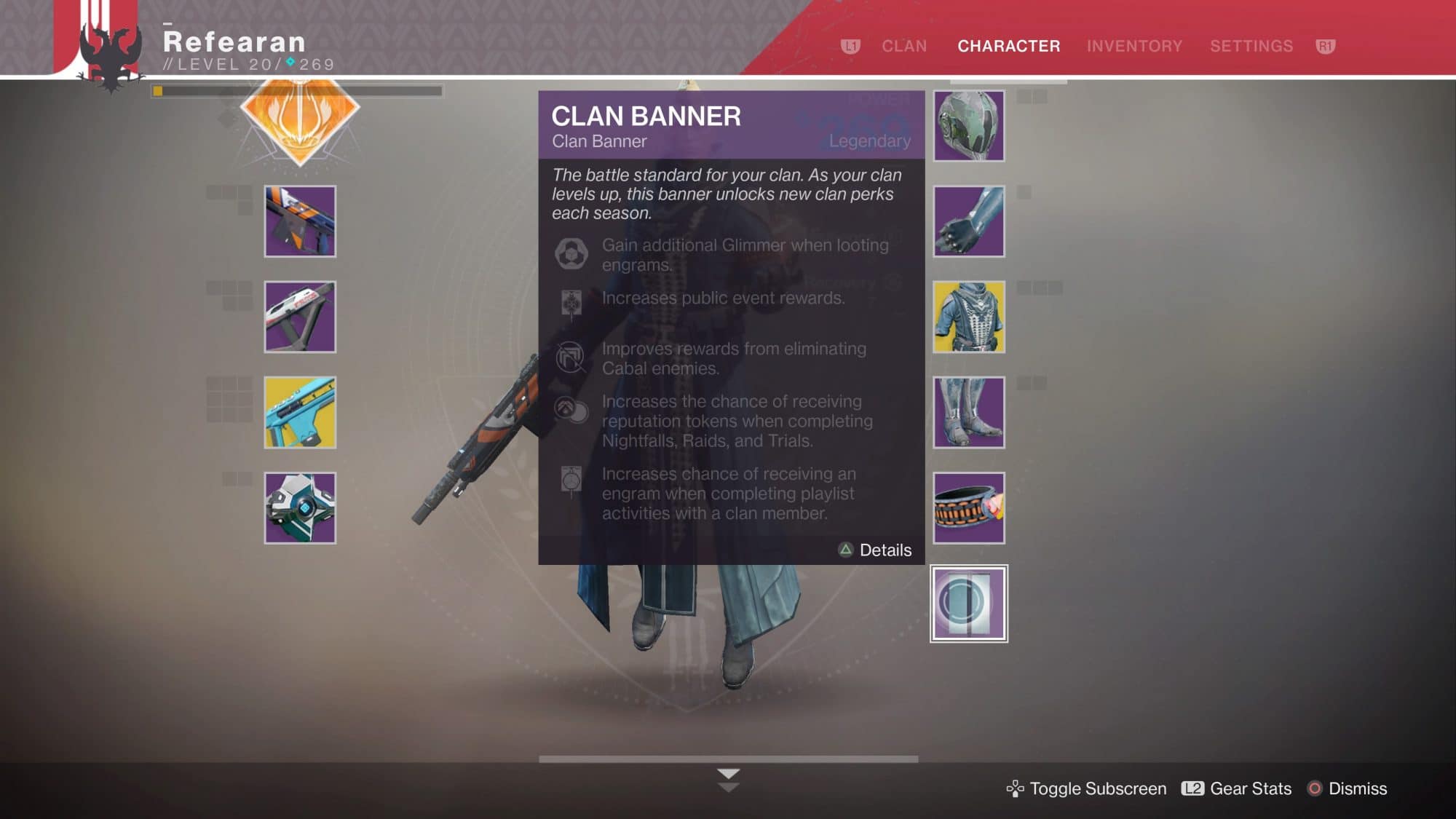The height and width of the screenshot is (819, 1456).
Task: Select the white and red energy weapon slot
Action: 300,317
